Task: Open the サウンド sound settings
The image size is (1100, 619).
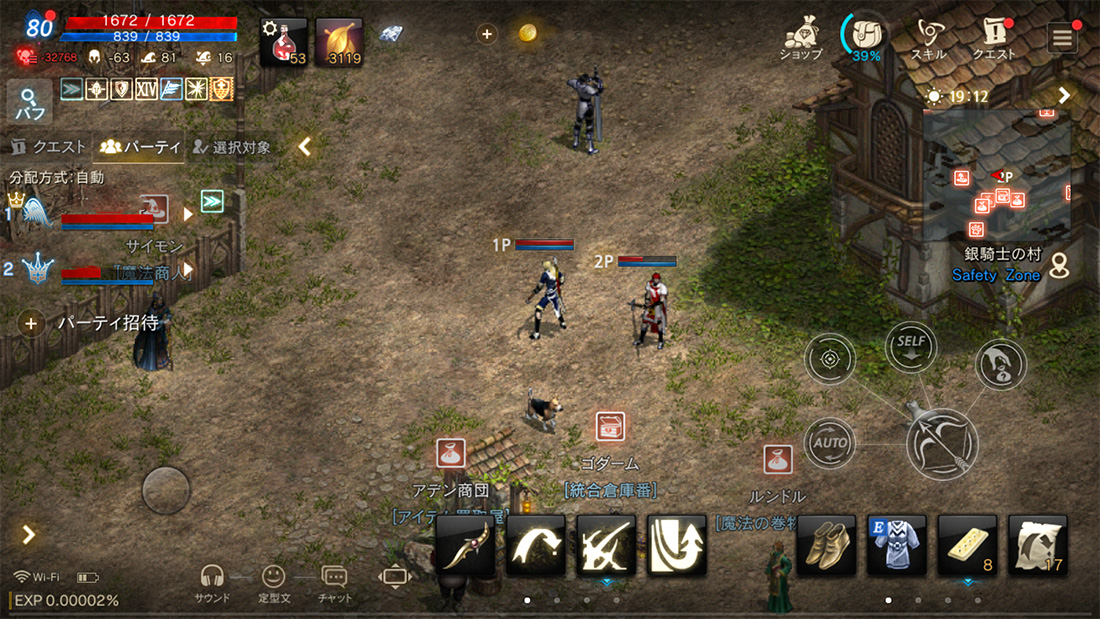Action: pos(211,582)
